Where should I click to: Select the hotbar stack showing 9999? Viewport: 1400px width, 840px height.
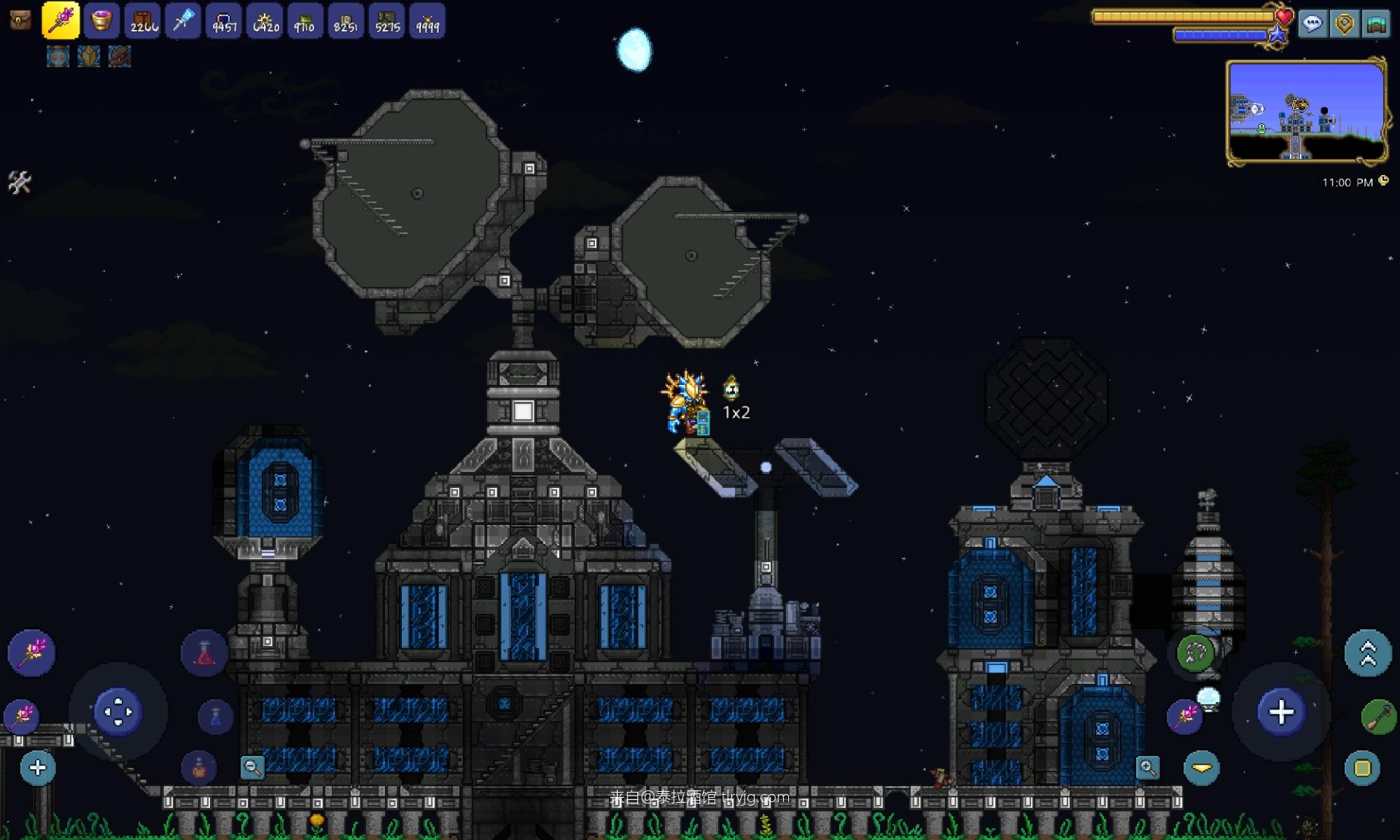[427, 20]
